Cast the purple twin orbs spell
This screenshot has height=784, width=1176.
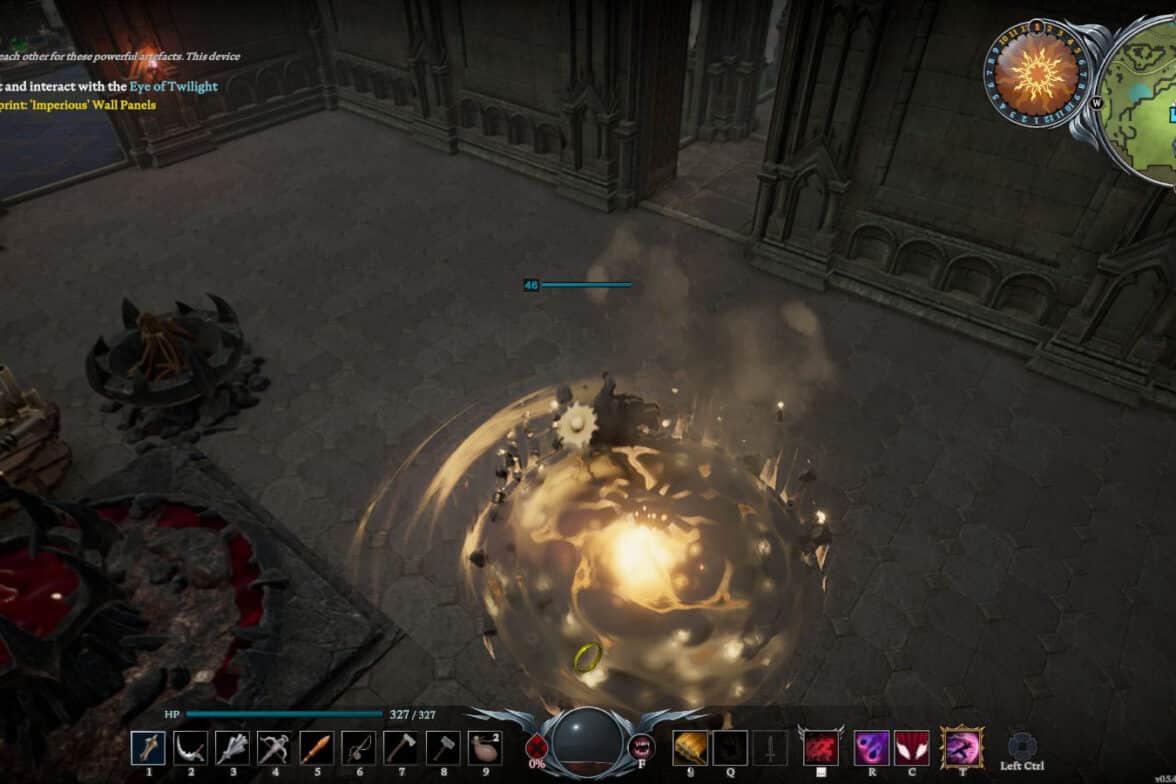pos(872,747)
